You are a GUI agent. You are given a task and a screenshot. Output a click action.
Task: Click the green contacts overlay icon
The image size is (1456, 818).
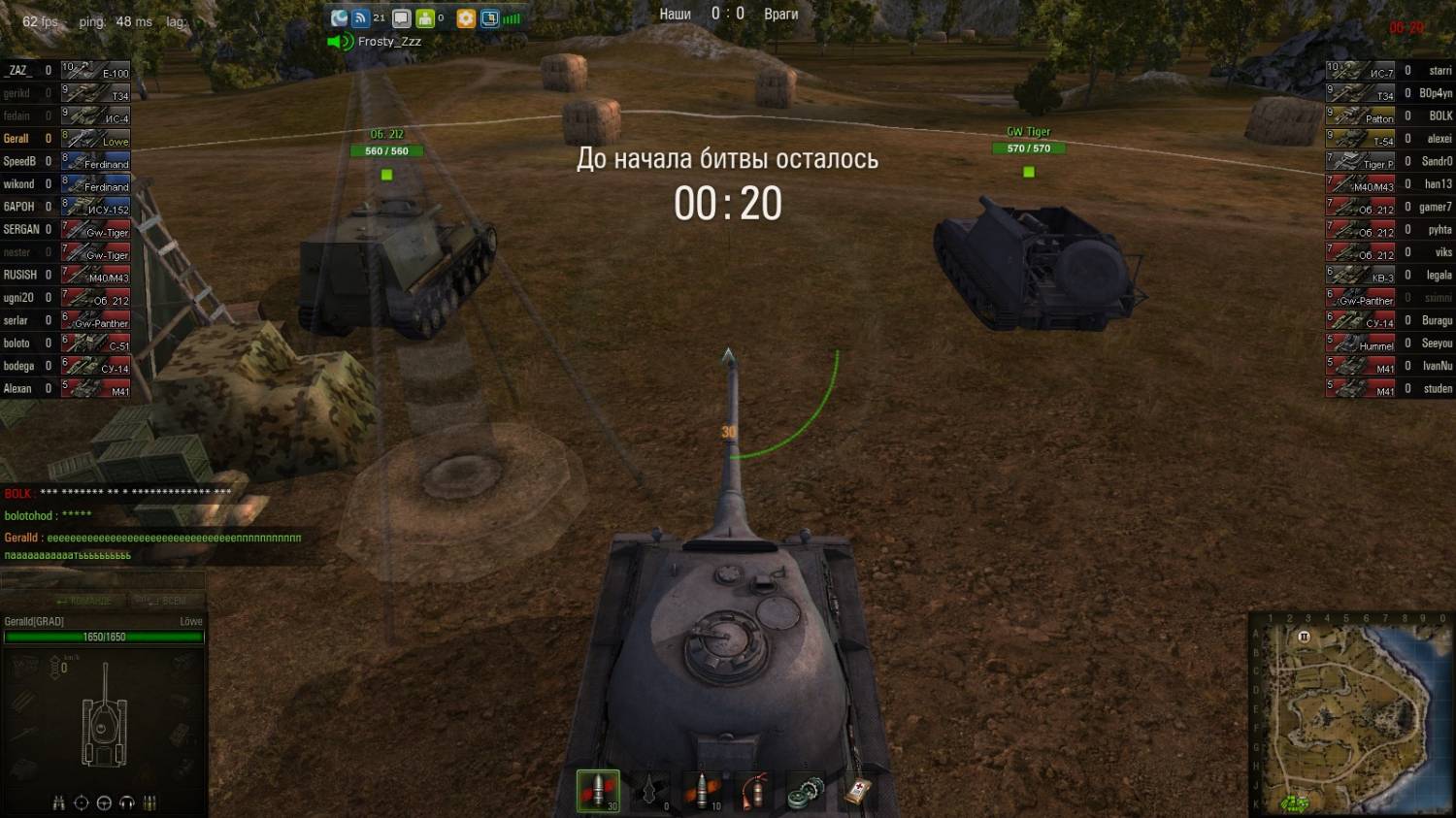pos(425,18)
